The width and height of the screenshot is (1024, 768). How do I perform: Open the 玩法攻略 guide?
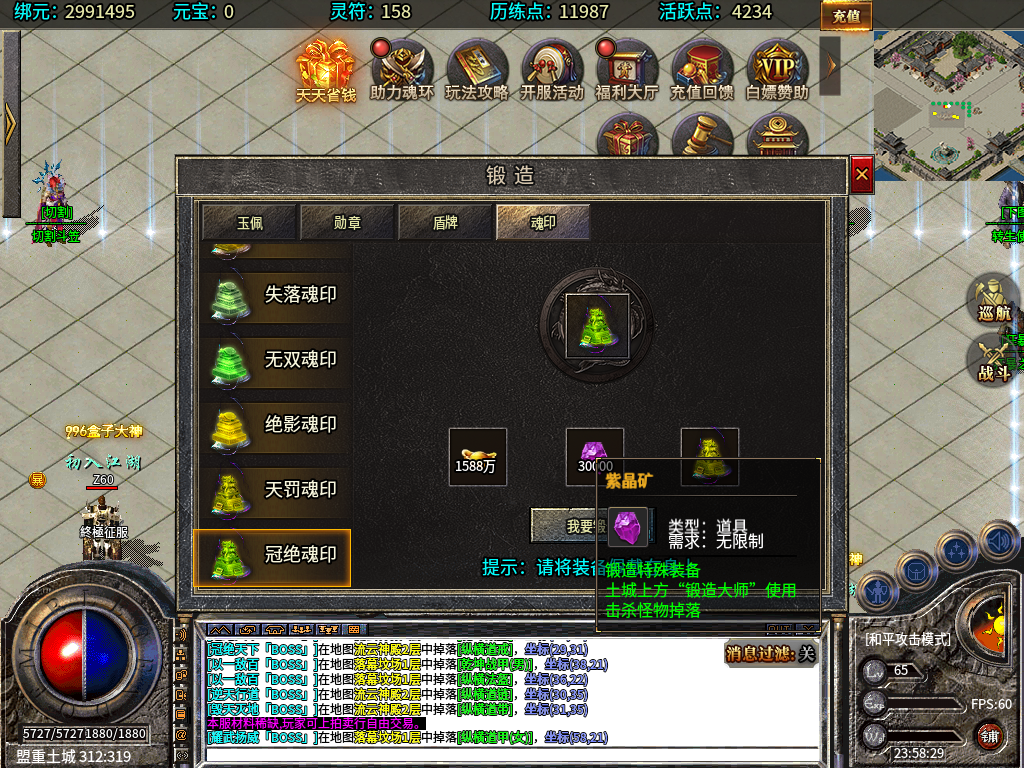477,70
